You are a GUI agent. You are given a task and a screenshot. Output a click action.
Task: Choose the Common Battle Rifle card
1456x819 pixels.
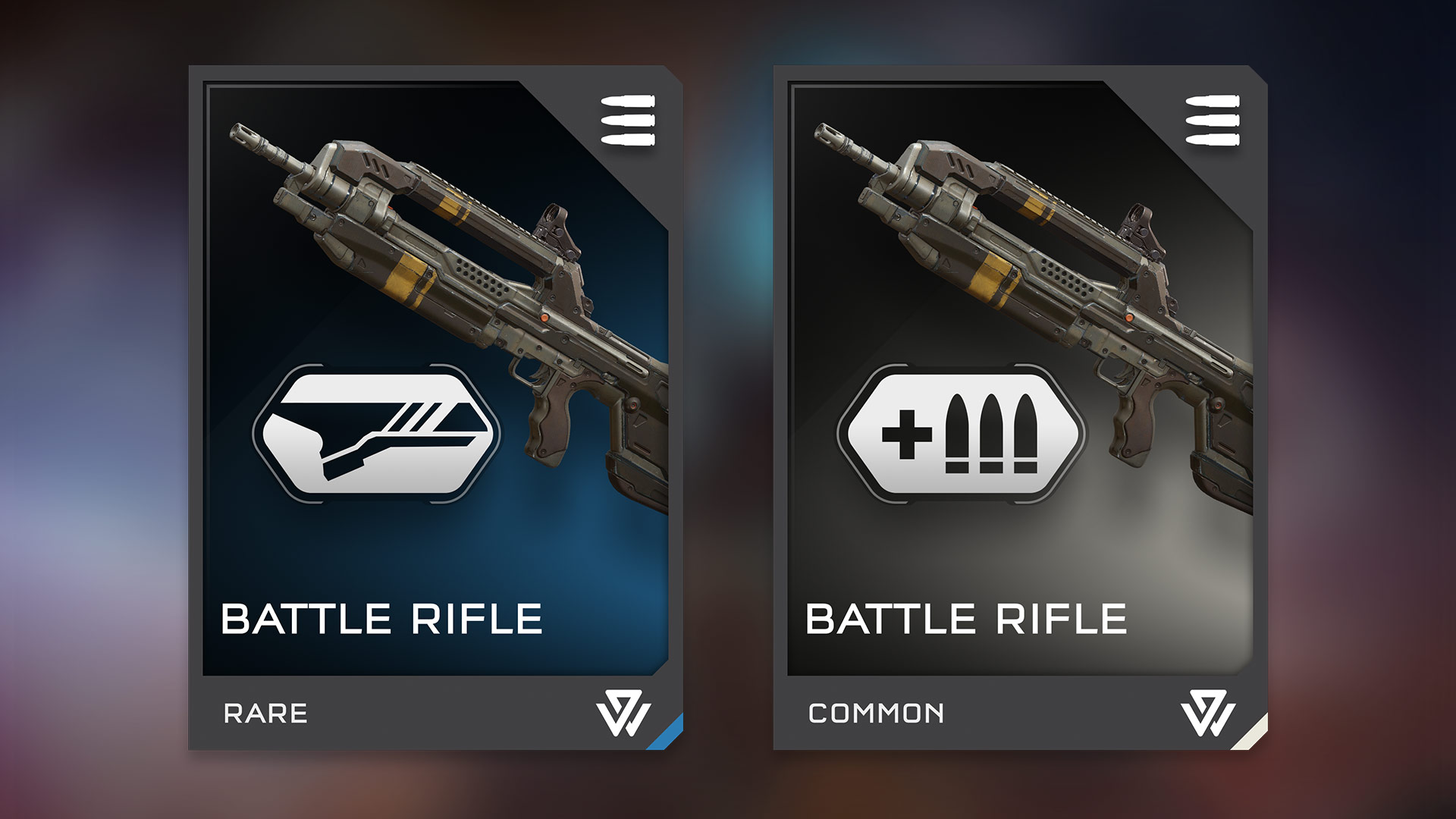[x=1020, y=407]
